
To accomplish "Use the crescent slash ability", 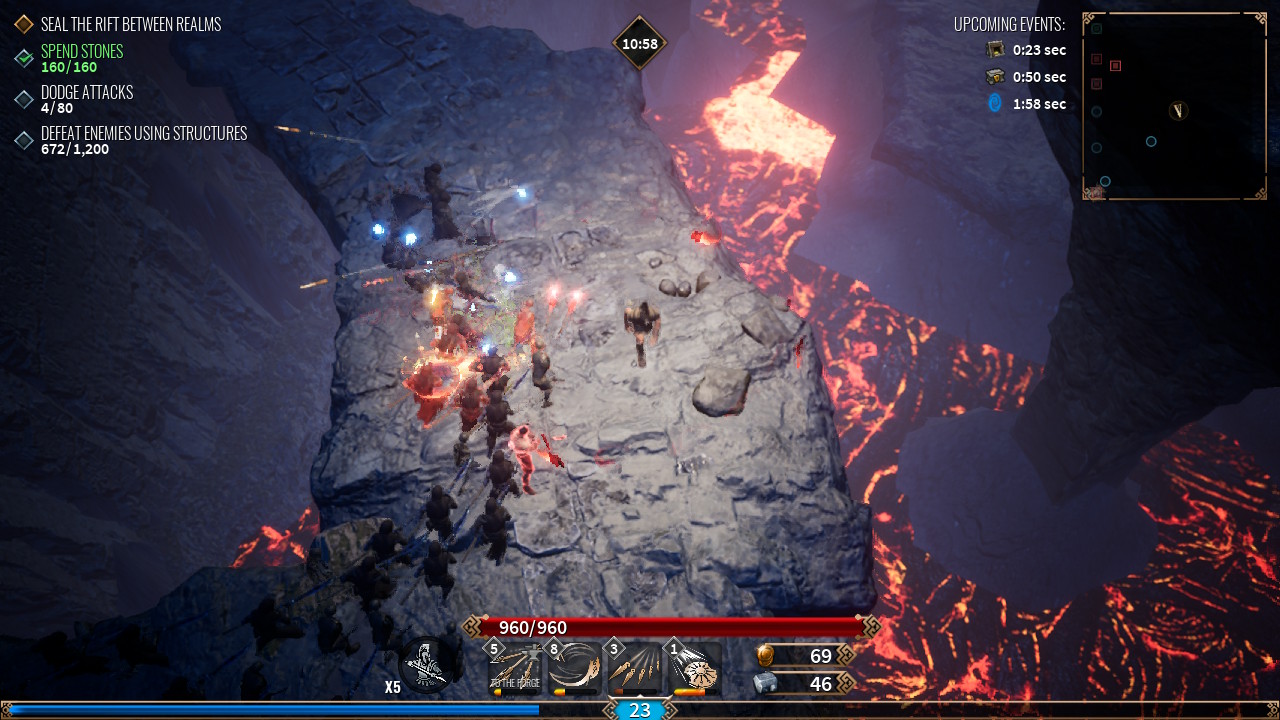I will (576, 669).
